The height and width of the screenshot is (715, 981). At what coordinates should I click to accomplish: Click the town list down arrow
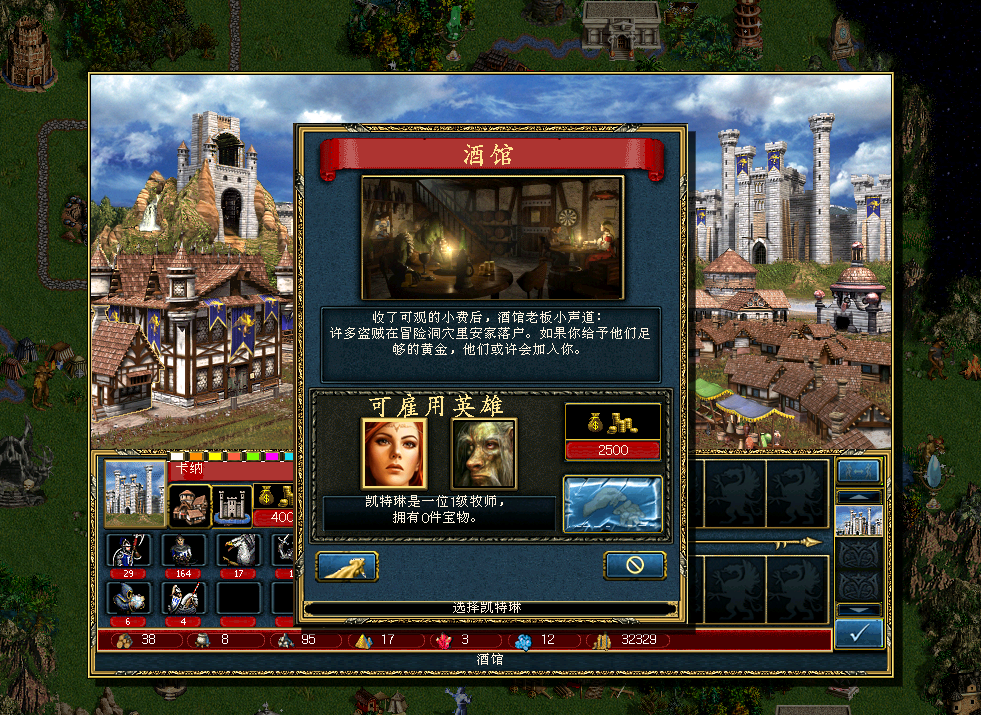858,609
